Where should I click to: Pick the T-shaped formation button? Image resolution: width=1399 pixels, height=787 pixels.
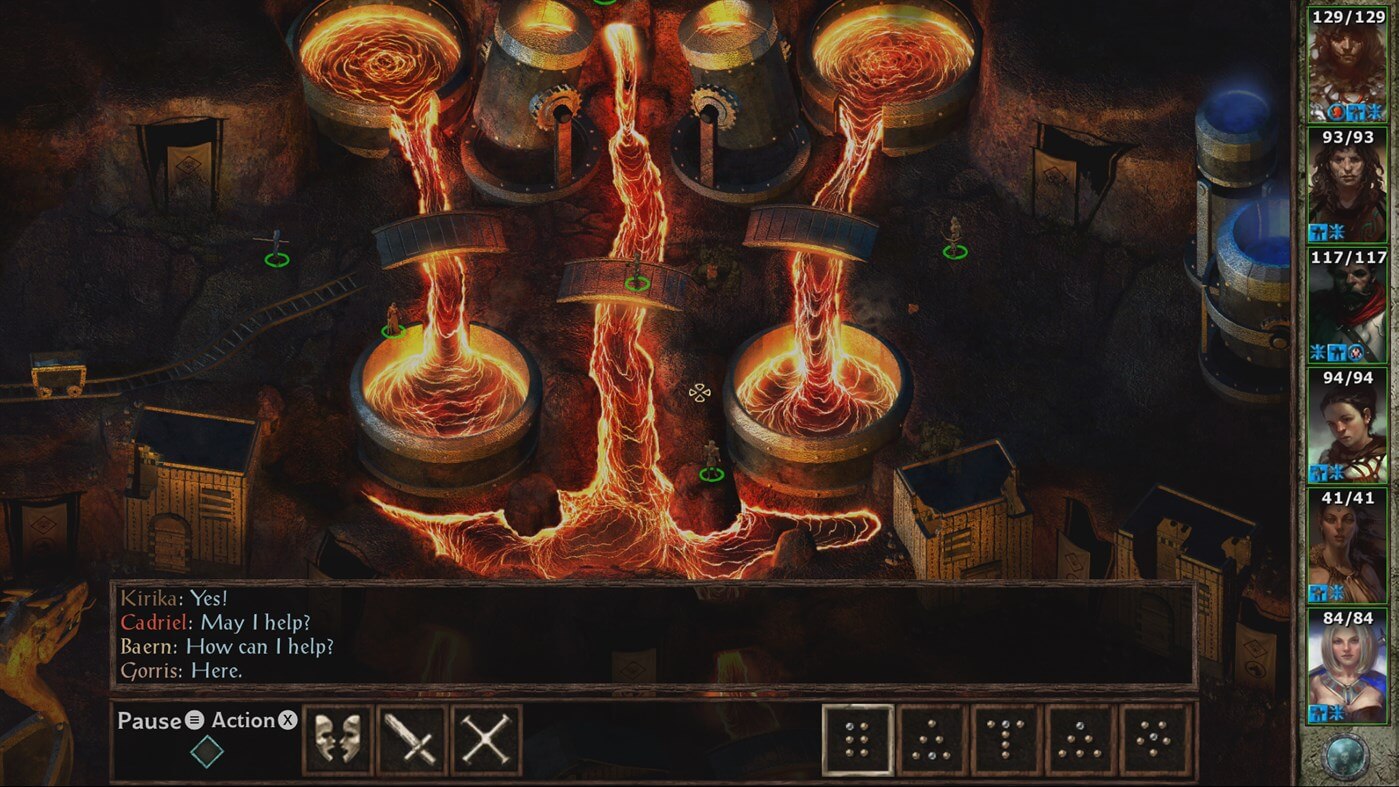(1006, 740)
